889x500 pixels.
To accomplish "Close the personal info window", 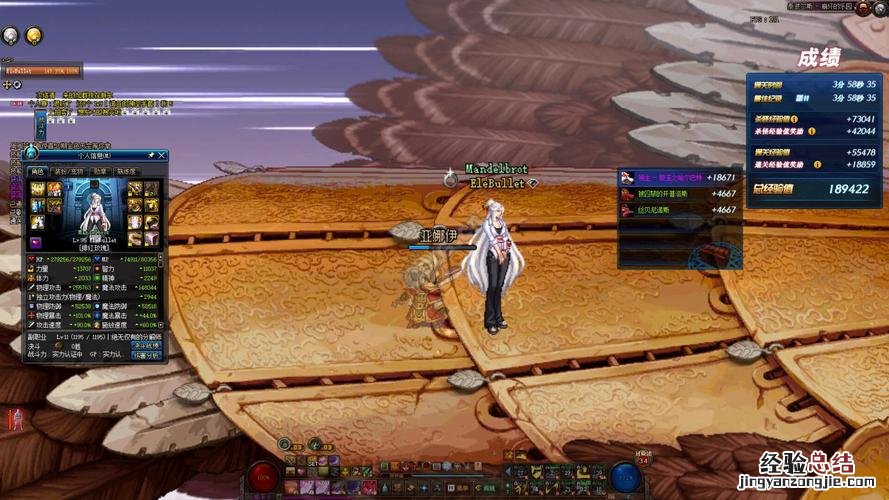I will [163, 156].
